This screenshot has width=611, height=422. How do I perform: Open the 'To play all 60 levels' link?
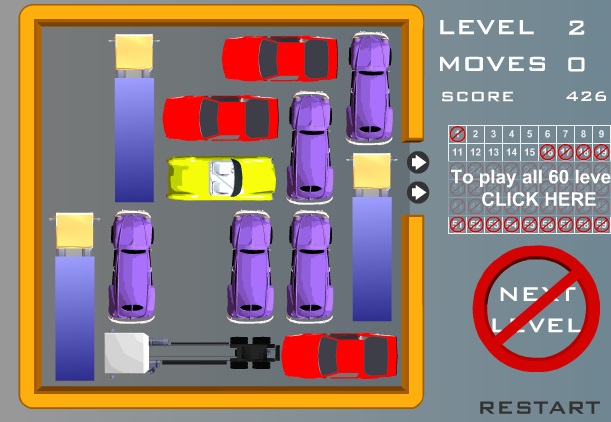[x=530, y=189]
